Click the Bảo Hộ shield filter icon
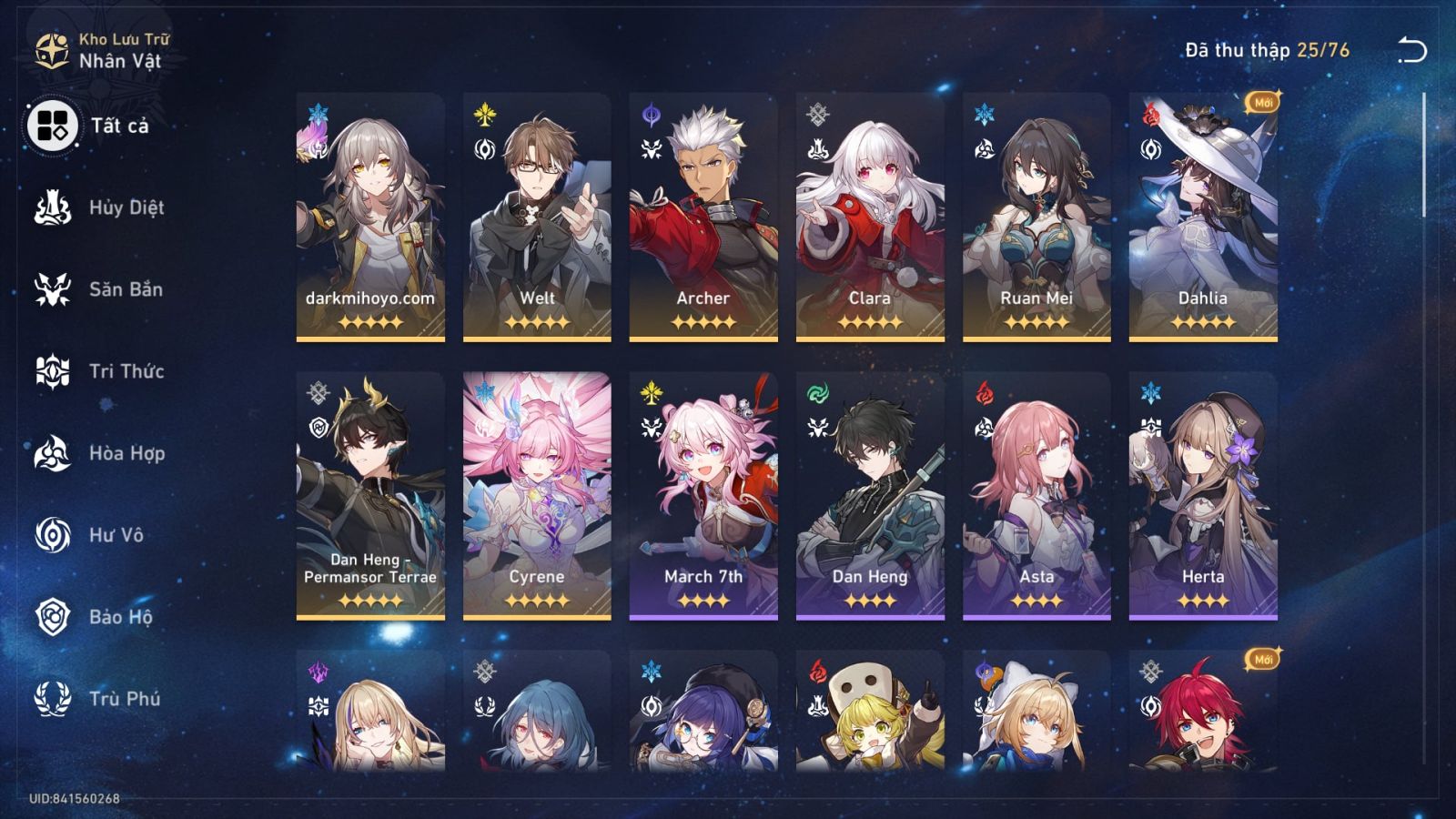The width and height of the screenshot is (1456, 819). (x=53, y=617)
